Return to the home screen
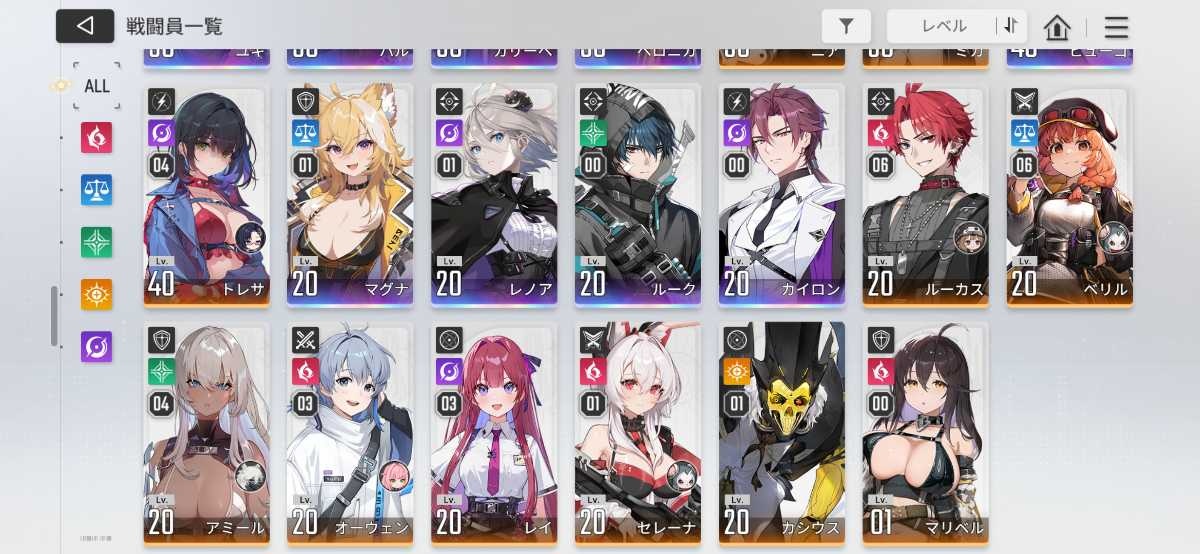This screenshot has width=1200, height=554. click(1057, 27)
